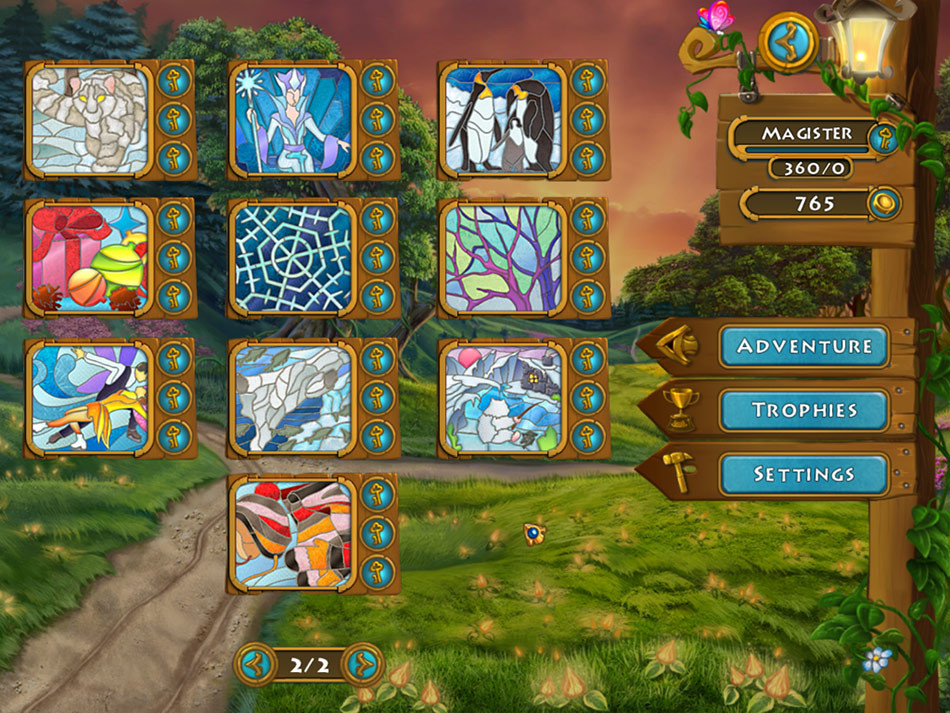Viewport: 950px width, 713px height.
Task: Open the figure skater puzzle
Action: pos(89,397)
